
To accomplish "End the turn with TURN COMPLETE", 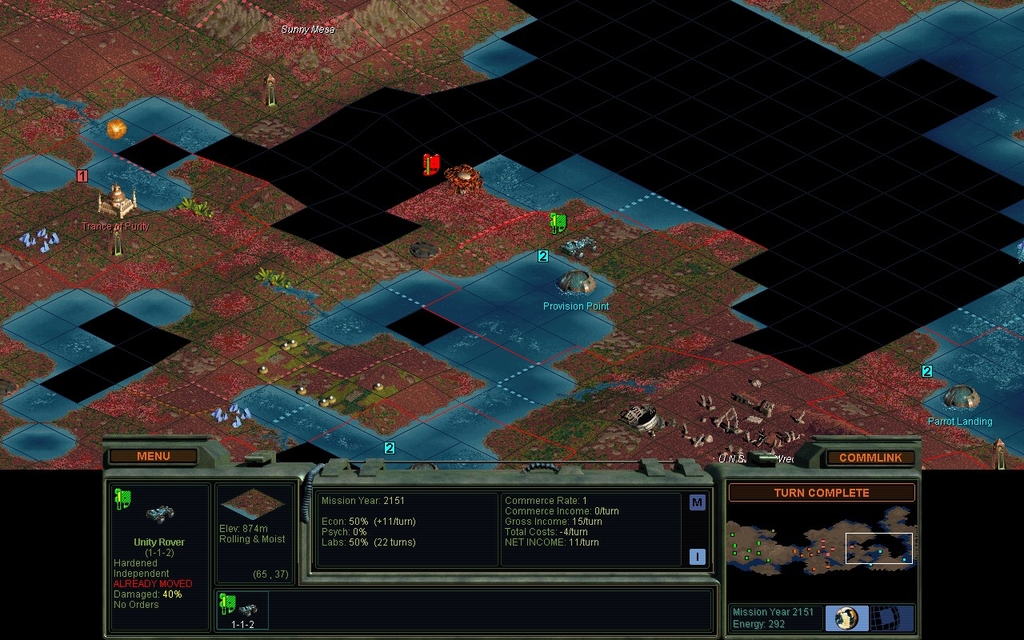I will tap(821, 493).
